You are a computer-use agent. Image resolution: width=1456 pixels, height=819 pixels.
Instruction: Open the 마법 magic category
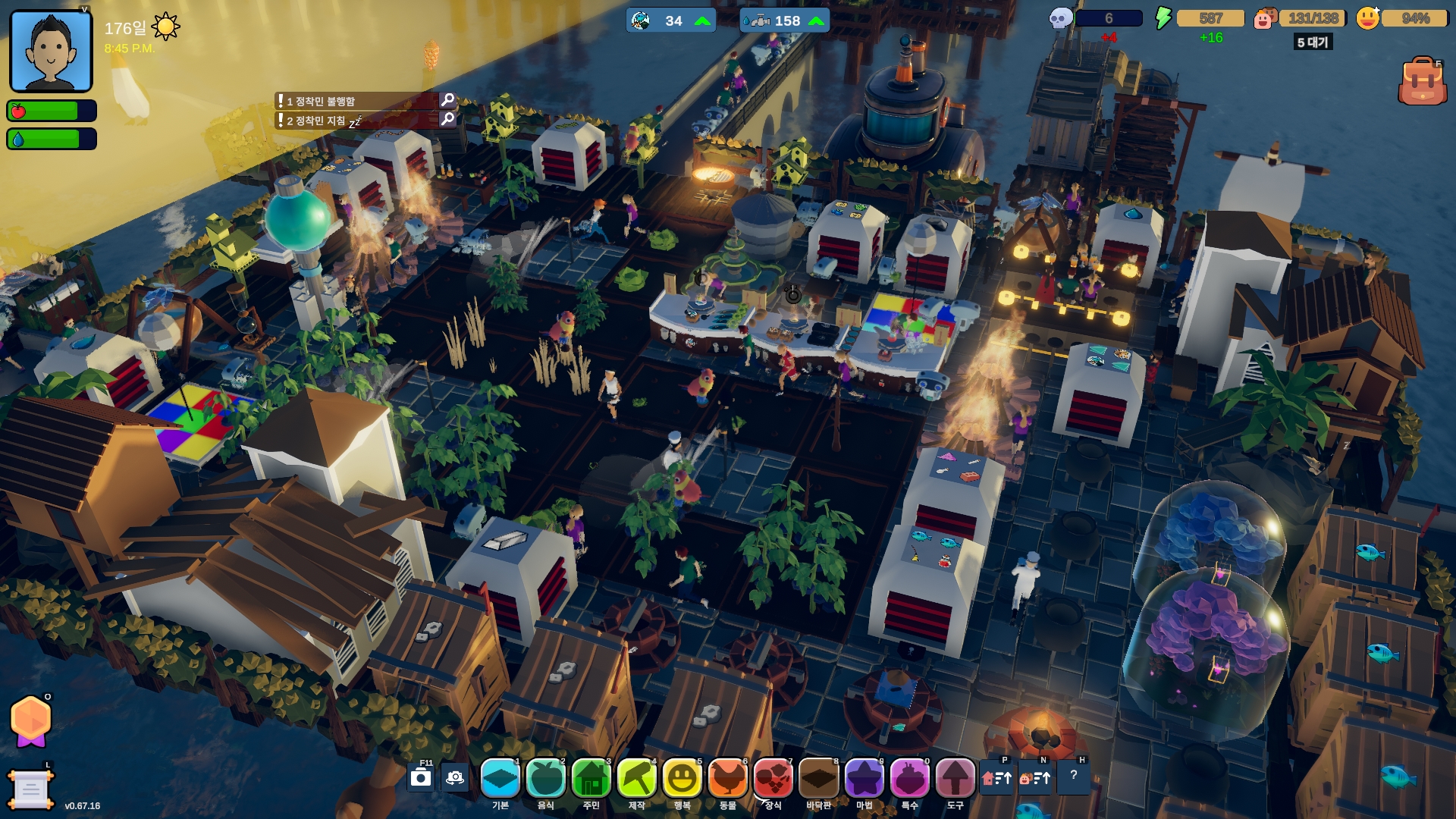click(864, 779)
